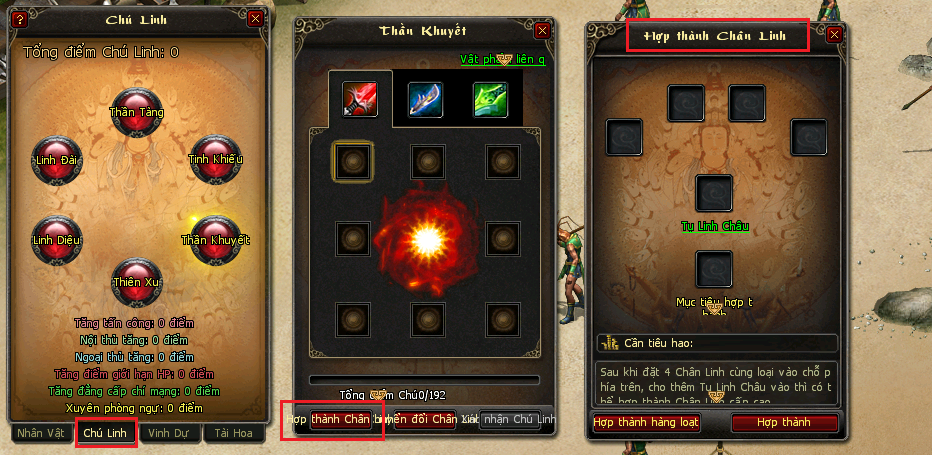Open the Chú Linh help button
932x455 pixels.
pyautogui.click(x=19, y=18)
